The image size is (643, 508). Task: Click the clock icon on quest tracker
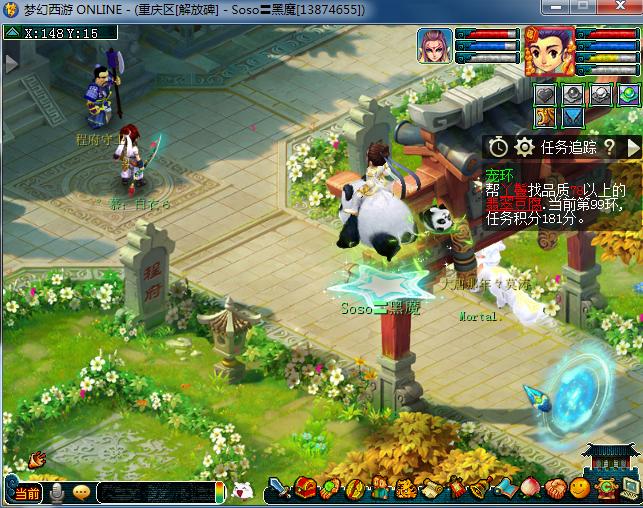coord(498,147)
